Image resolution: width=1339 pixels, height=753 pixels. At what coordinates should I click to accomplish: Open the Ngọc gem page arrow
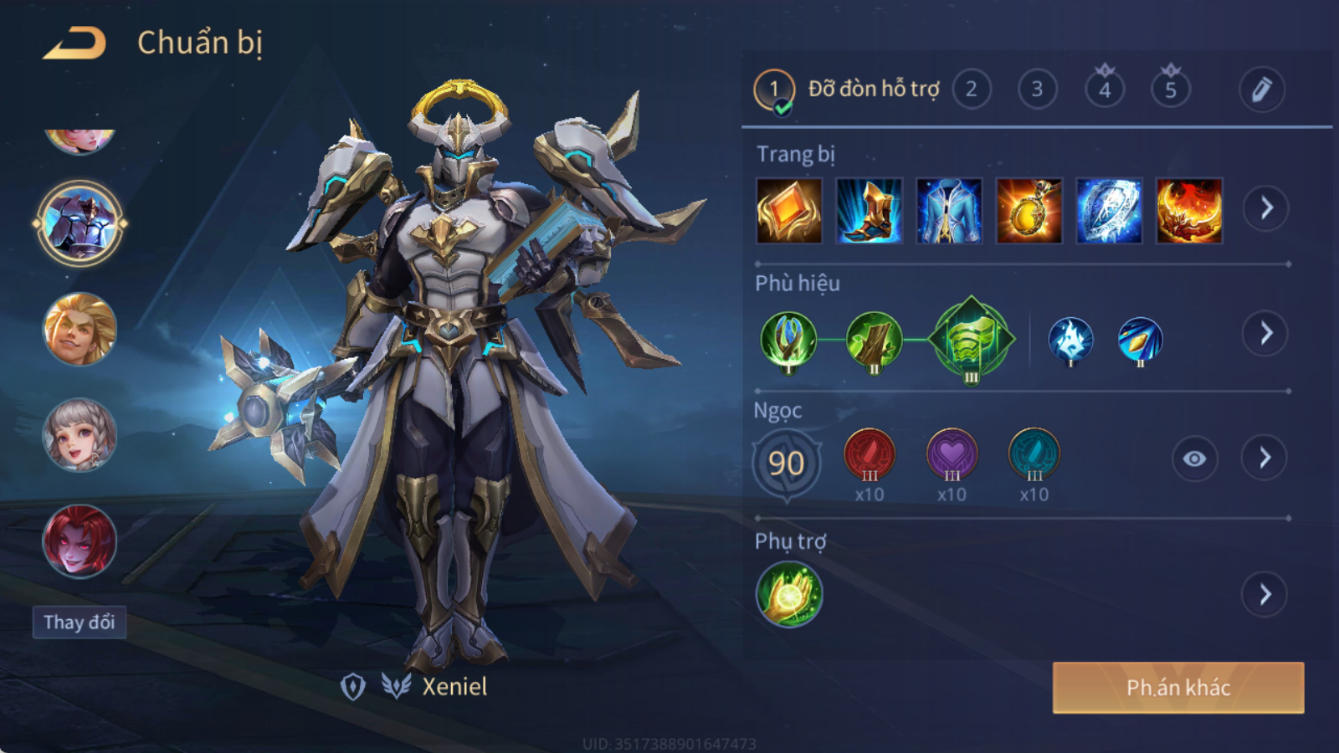pyautogui.click(x=1264, y=458)
